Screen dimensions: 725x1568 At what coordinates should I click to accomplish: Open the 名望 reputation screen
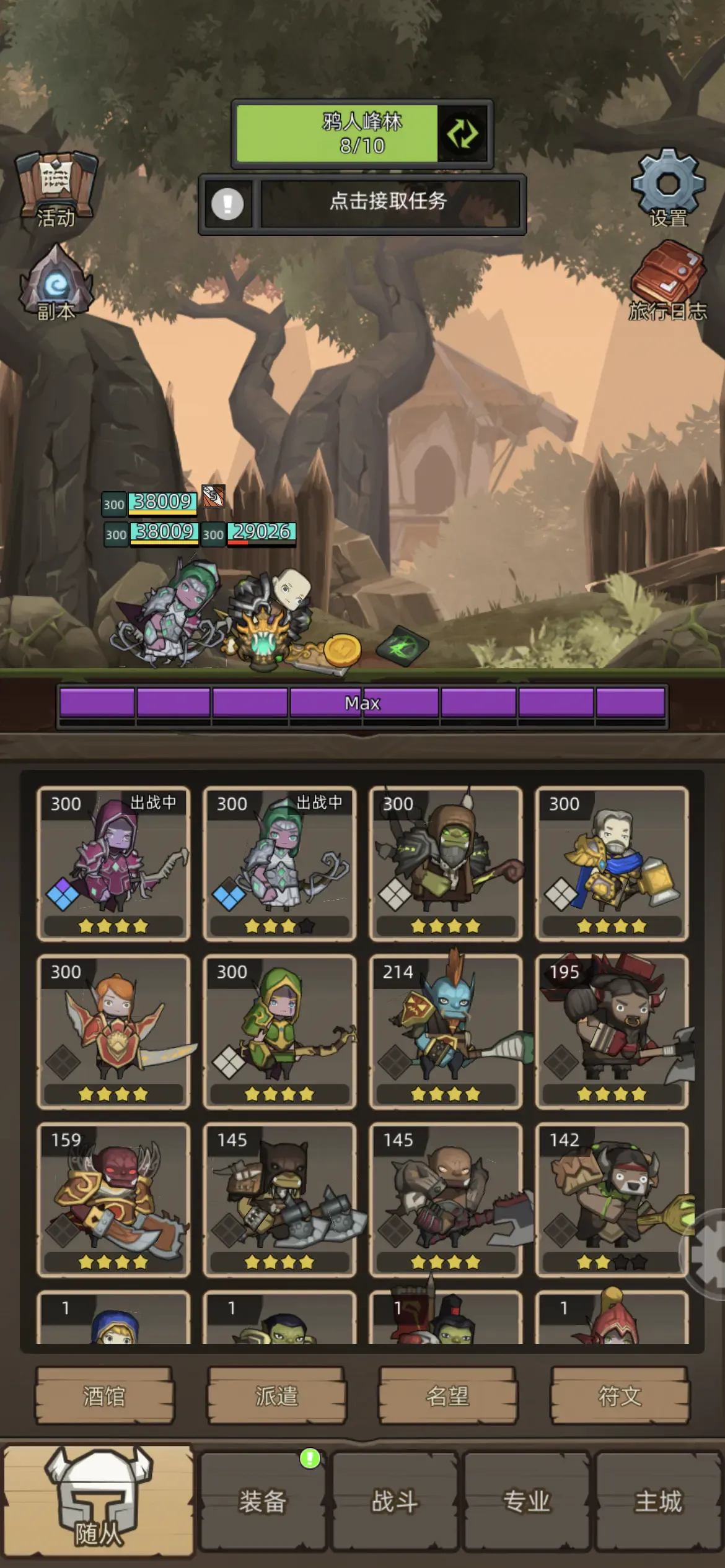click(x=447, y=1396)
